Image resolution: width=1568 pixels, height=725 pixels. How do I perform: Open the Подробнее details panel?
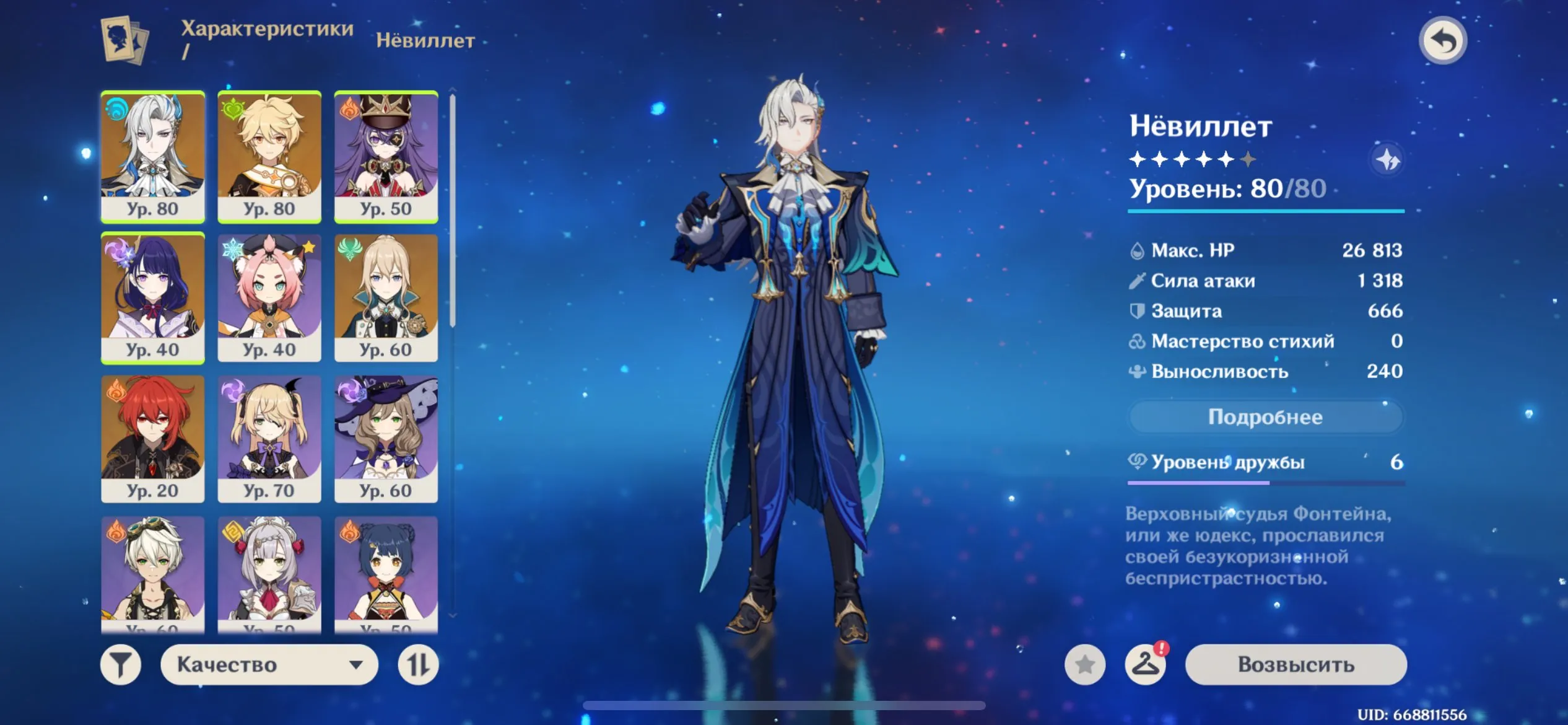click(x=1266, y=417)
